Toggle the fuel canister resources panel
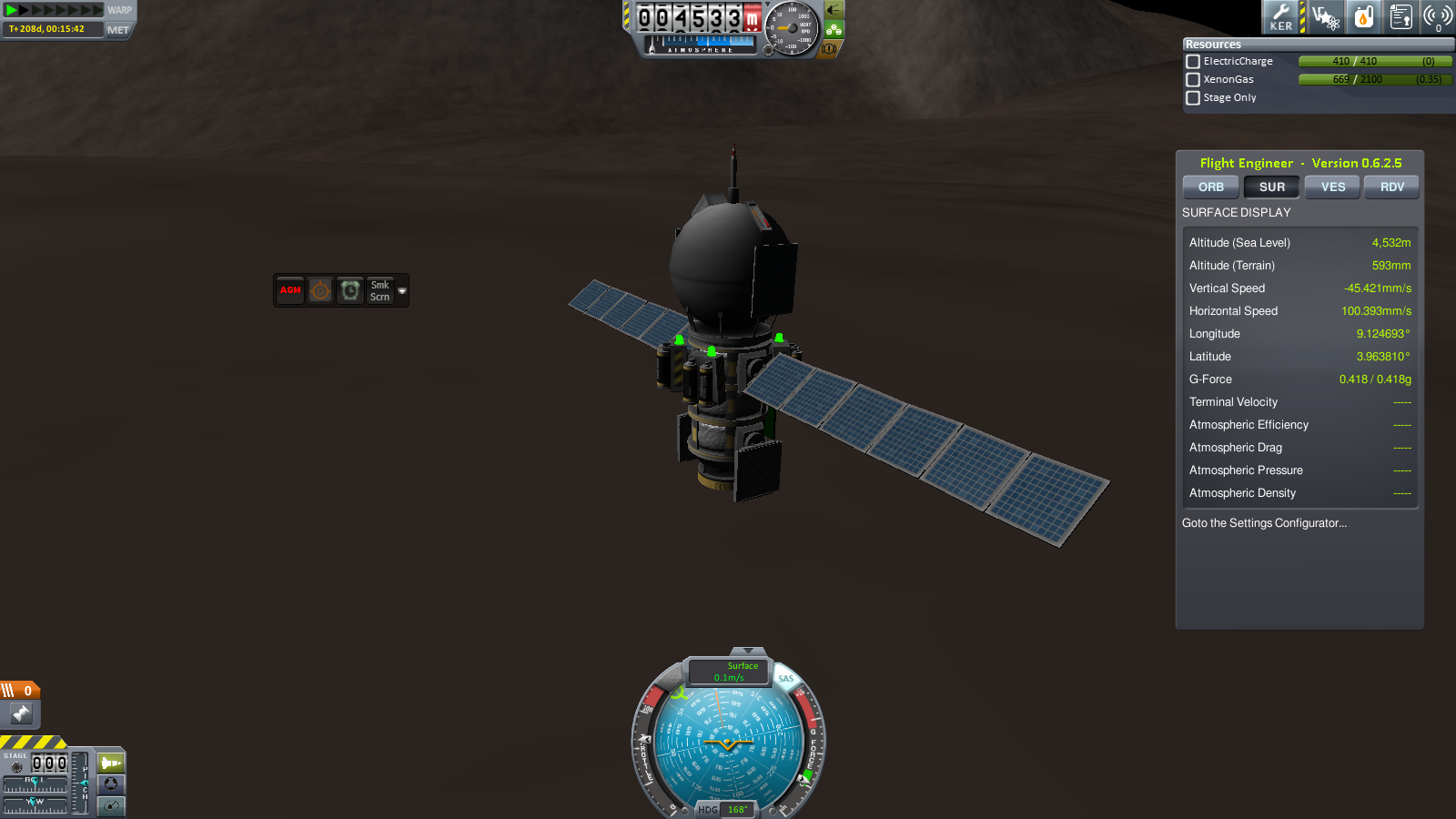This screenshot has width=1456, height=819. (x=1363, y=16)
